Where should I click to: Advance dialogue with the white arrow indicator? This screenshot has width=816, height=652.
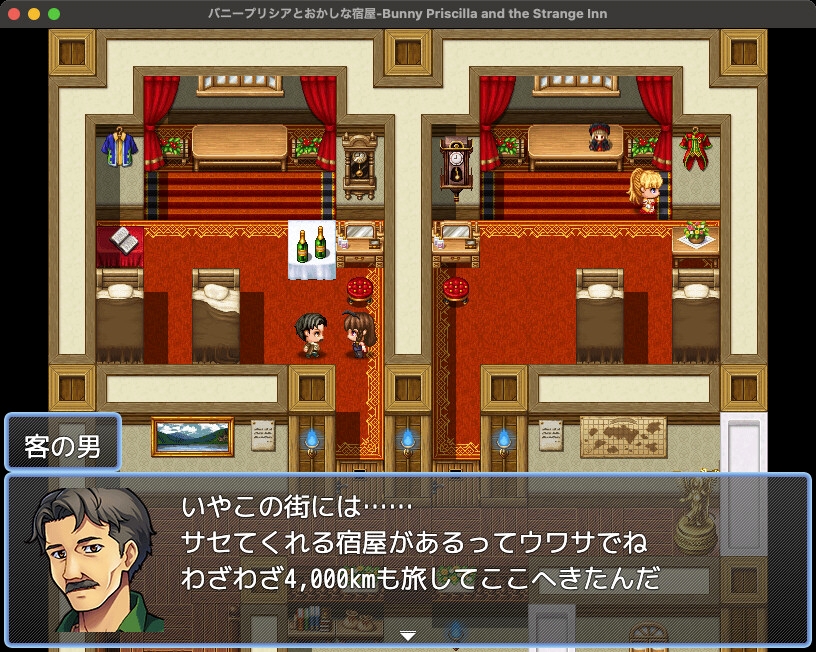pos(408,635)
